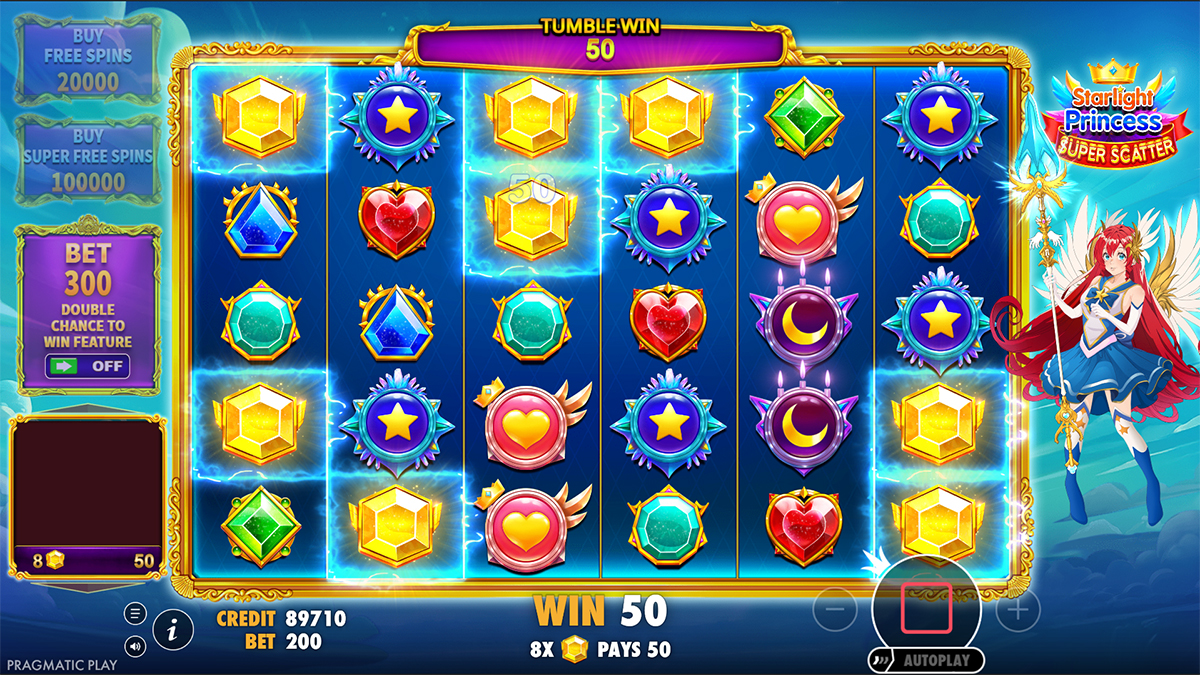
Task: Decrease the bet with minus button
Action: (x=834, y=609)
